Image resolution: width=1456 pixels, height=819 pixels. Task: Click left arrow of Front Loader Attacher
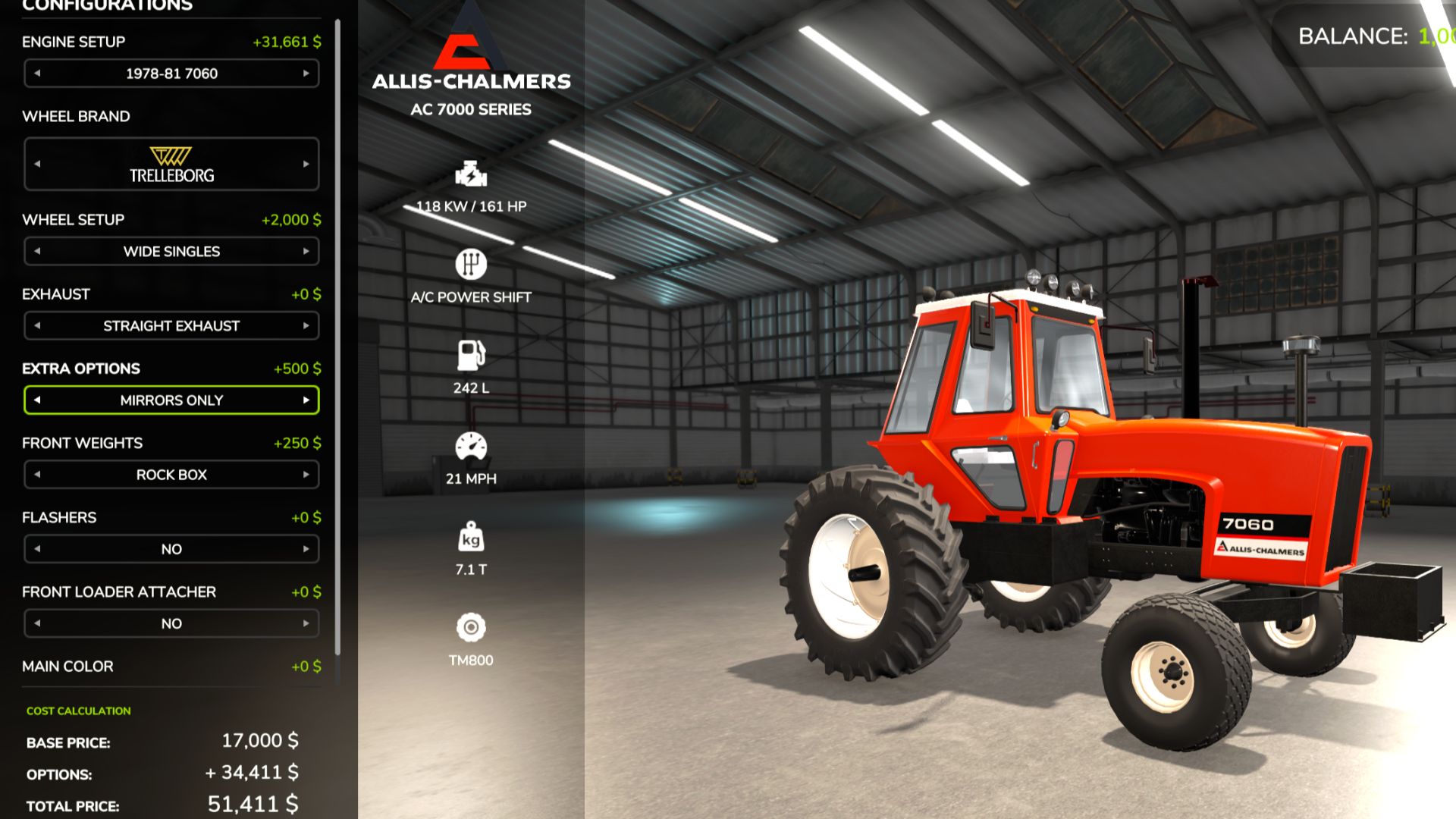tap(37, 623)
